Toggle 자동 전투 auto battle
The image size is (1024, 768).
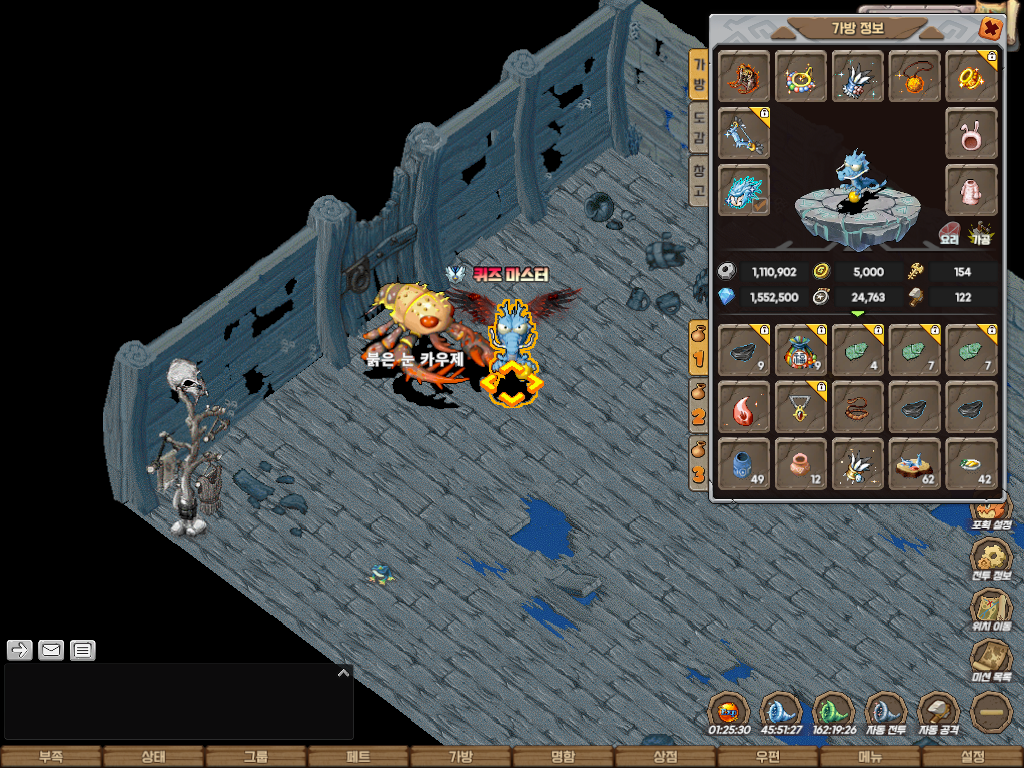885,712
